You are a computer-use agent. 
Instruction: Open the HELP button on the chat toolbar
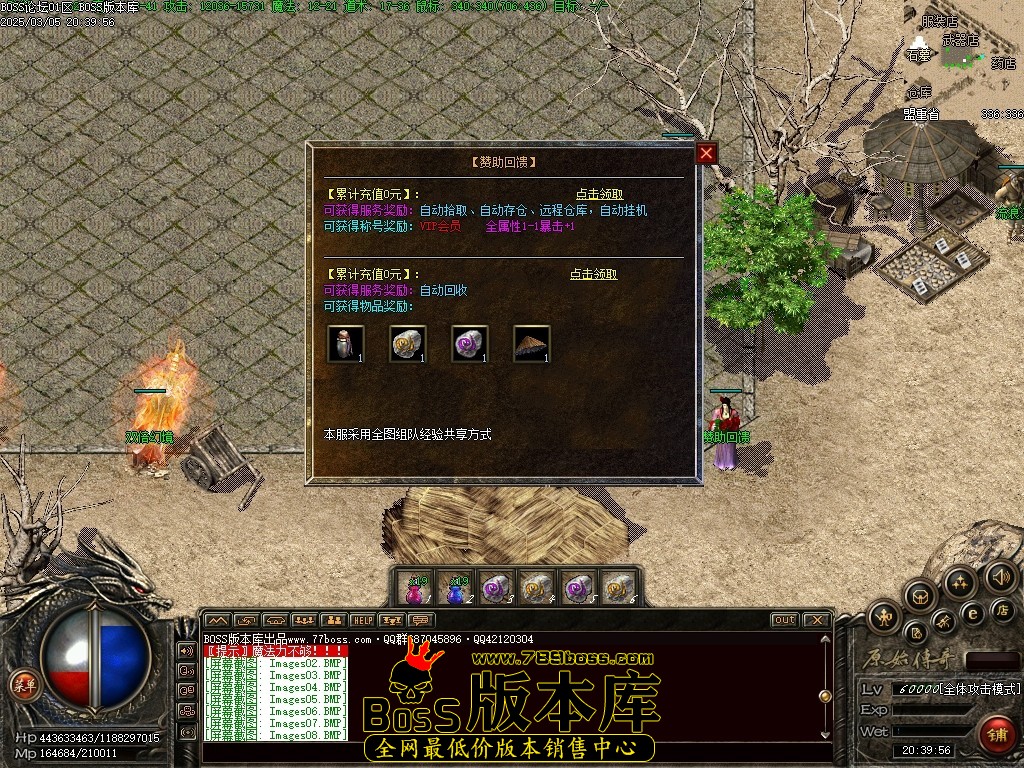pos(361,620)
